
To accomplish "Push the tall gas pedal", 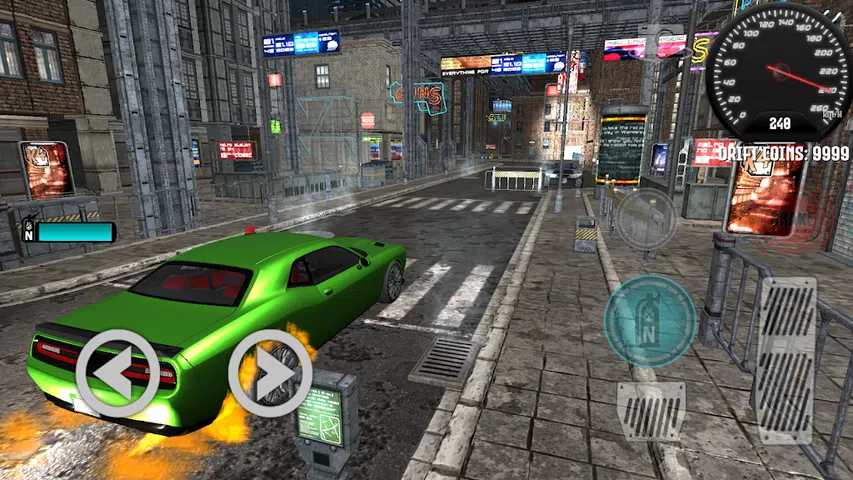I will (786, 360).
